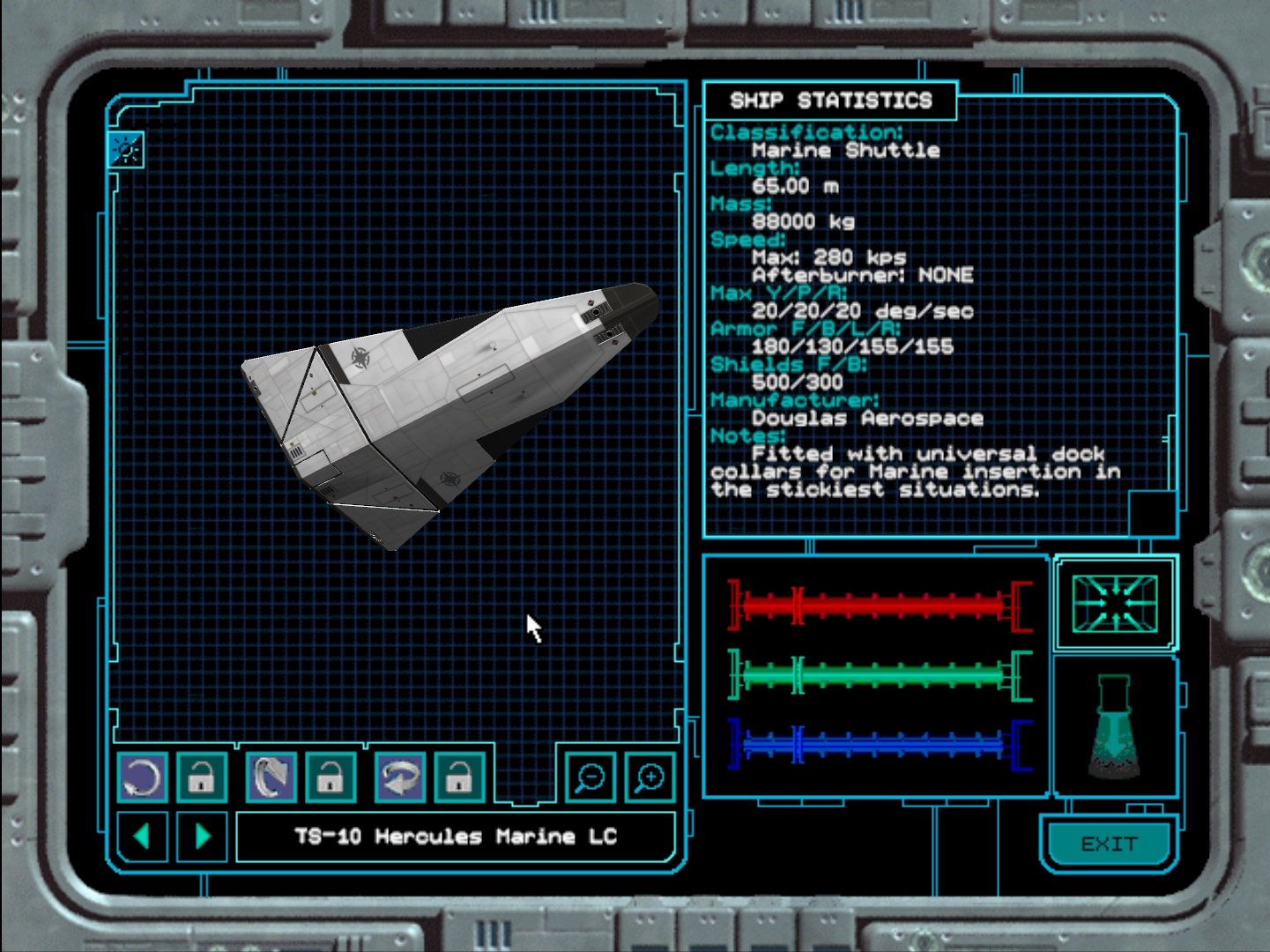Viewport: 1270px width, 952px height.
Task: Toggle the sun lighting icon
Action: coord(126,151)
